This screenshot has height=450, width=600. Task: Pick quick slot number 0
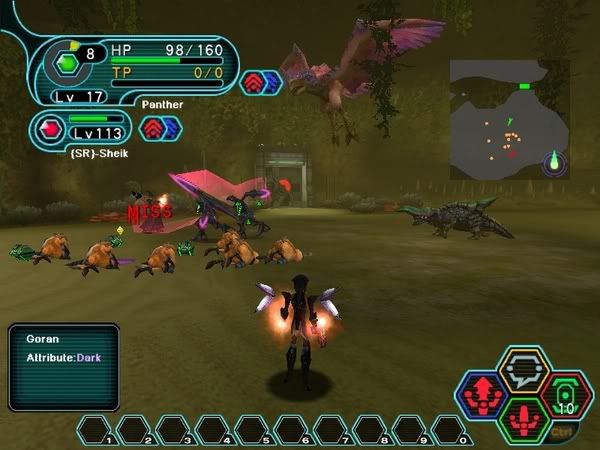(450, 431)
